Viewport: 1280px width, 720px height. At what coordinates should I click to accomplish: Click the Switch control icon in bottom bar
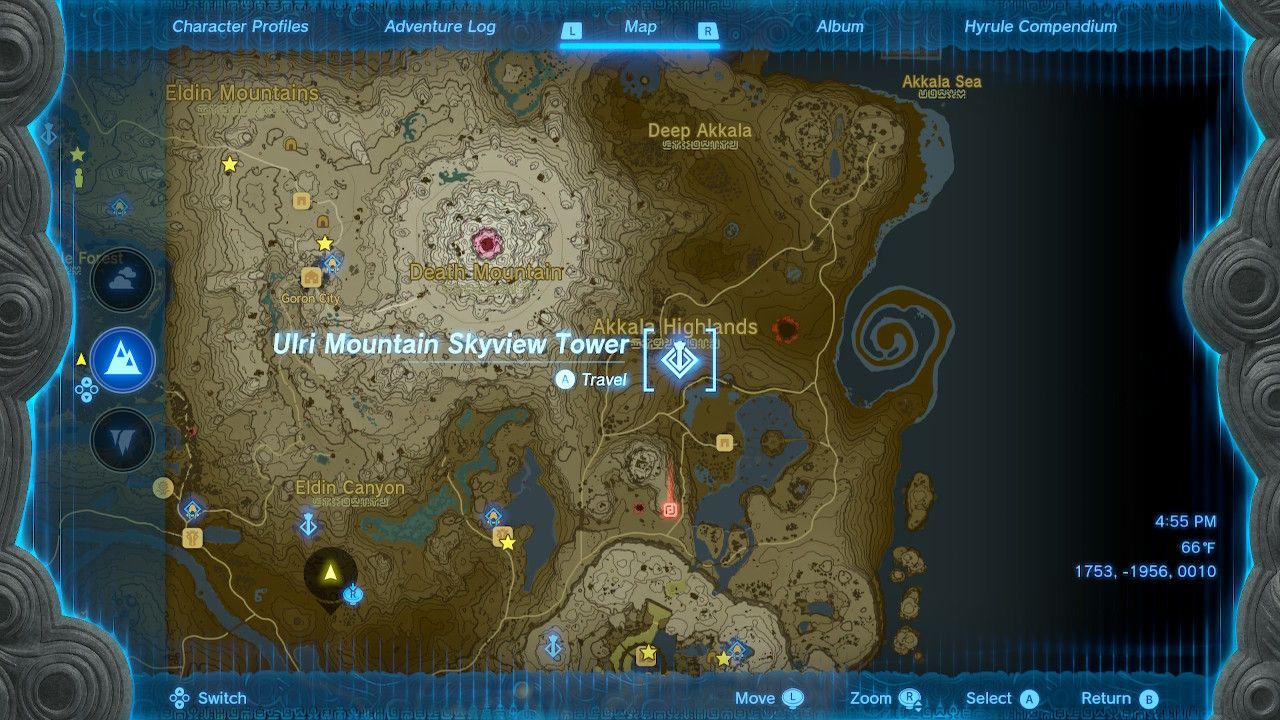point(178,697)
